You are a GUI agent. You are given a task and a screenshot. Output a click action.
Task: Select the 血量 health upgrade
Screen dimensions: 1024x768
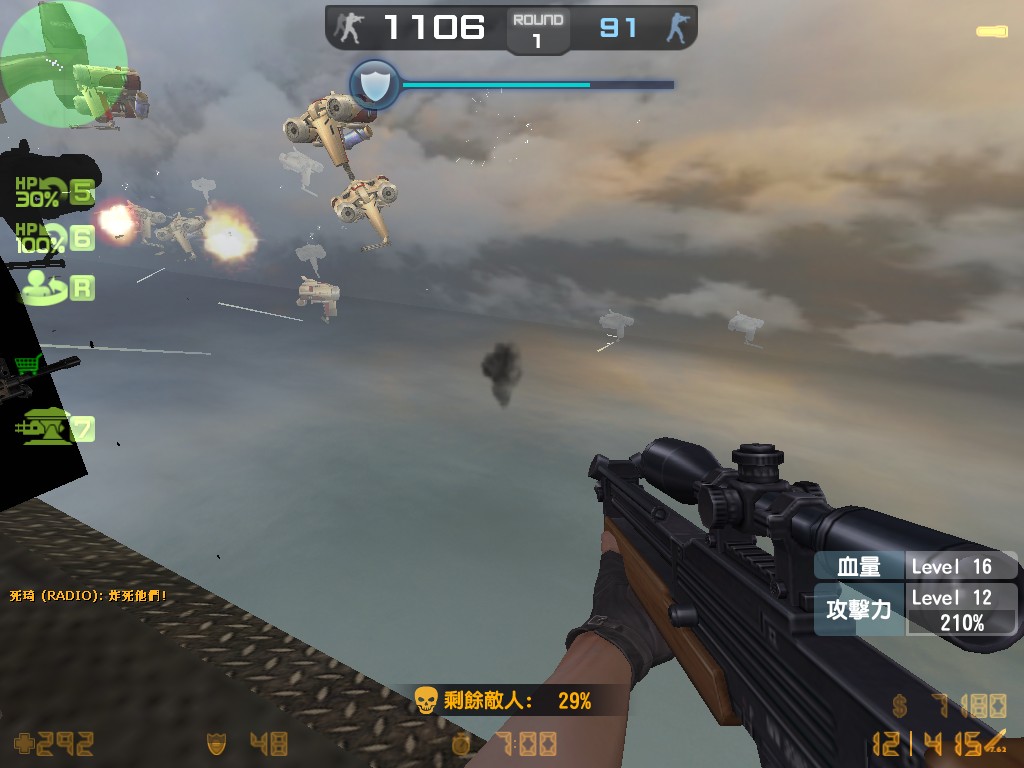859,567
